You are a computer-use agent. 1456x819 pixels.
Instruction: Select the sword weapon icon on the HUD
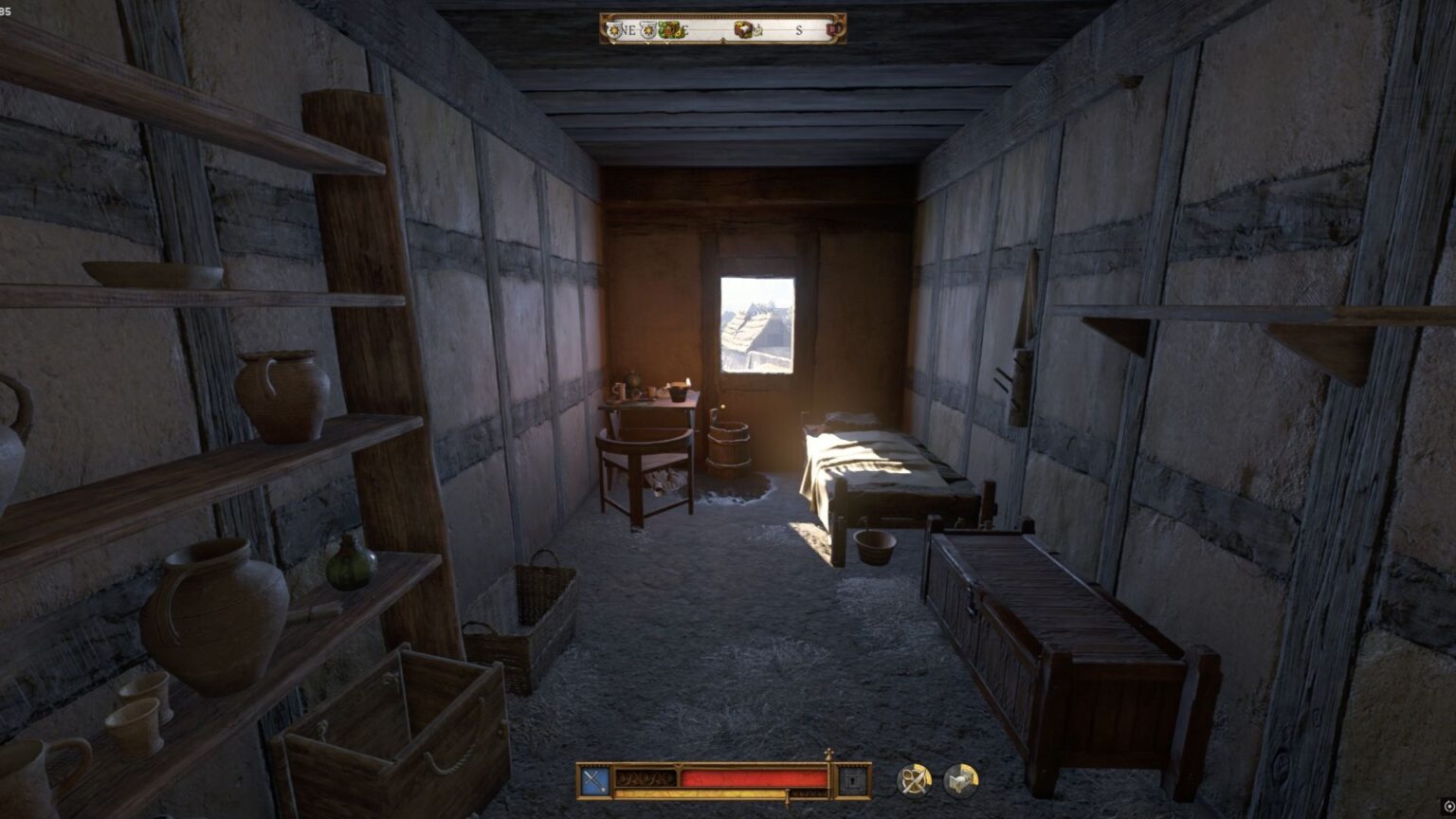(x=593, y=778)
